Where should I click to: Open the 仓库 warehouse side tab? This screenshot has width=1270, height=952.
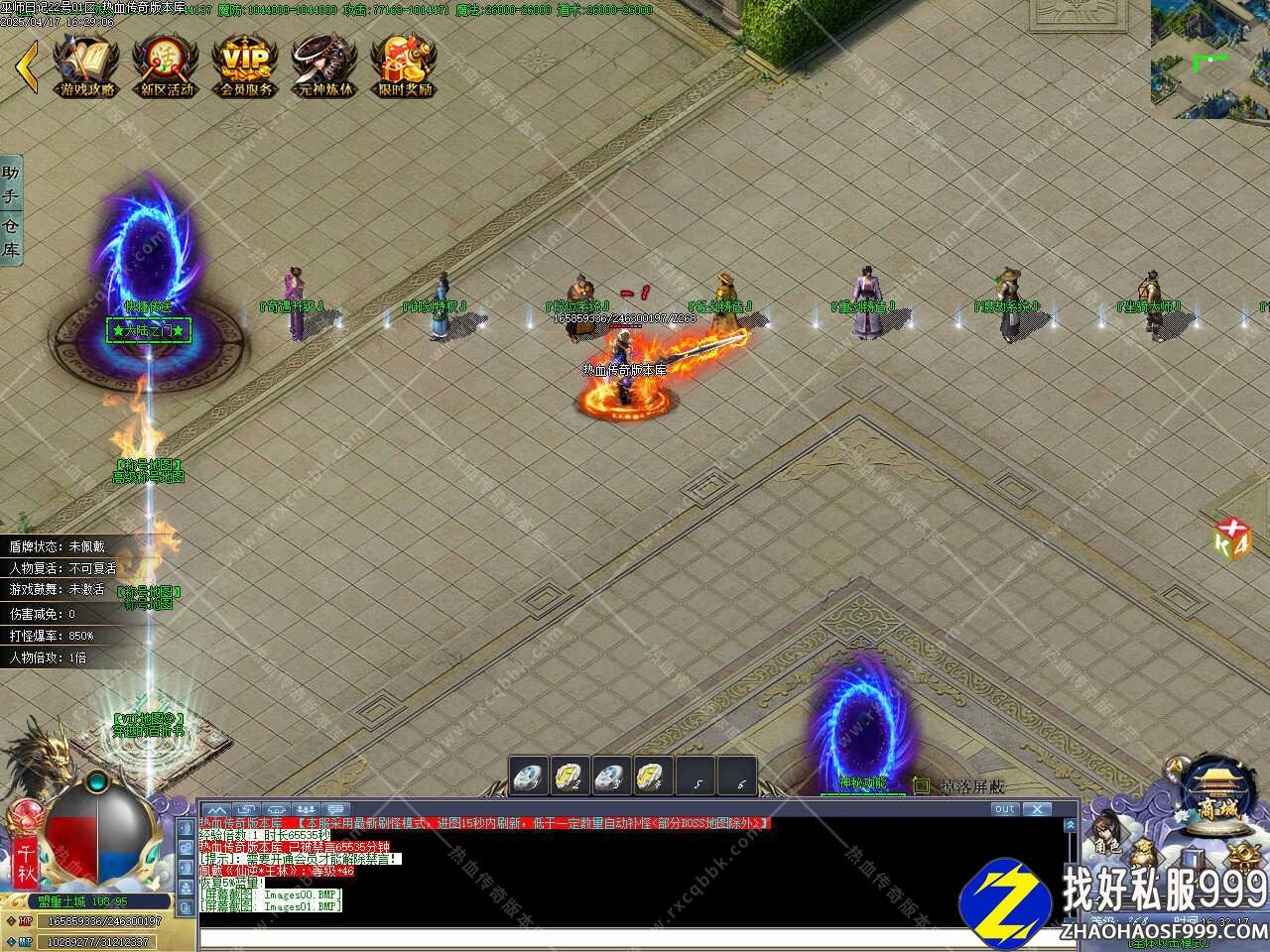point(11,239)
